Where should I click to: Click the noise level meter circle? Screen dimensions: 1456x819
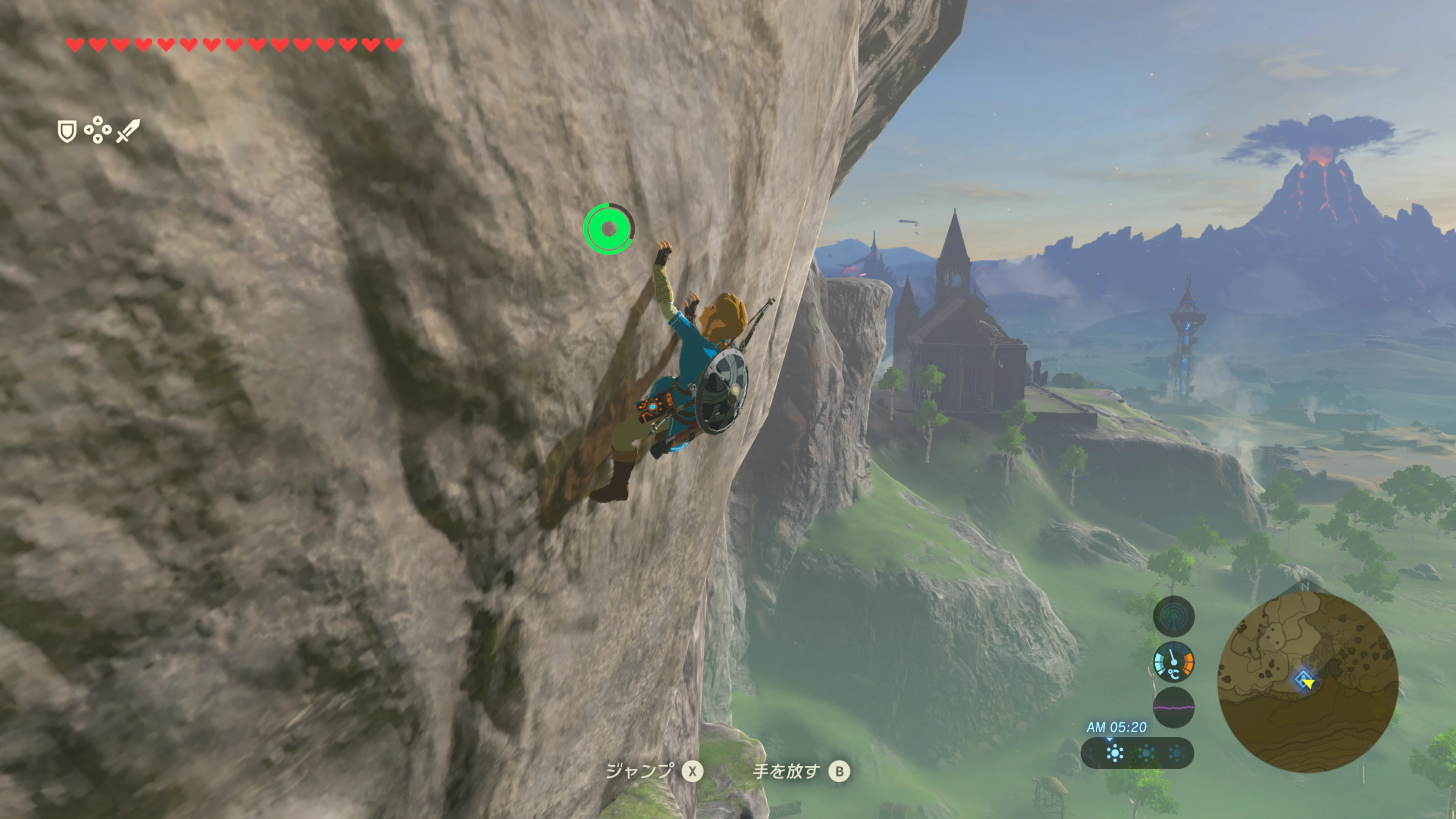tap(1174, 707)
